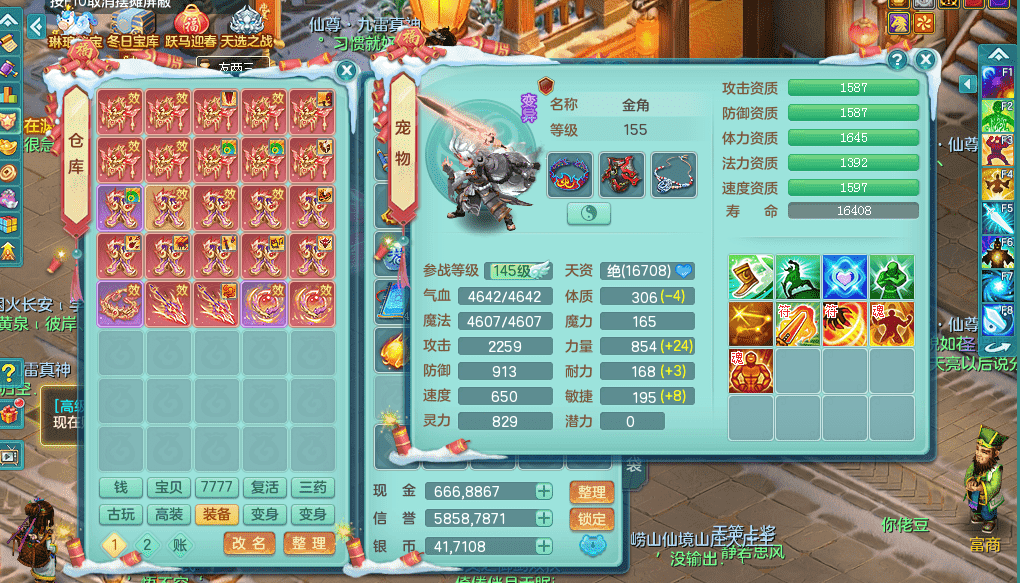
Task: Select the highlighted 装备 warehouse category
Action: 216,514
